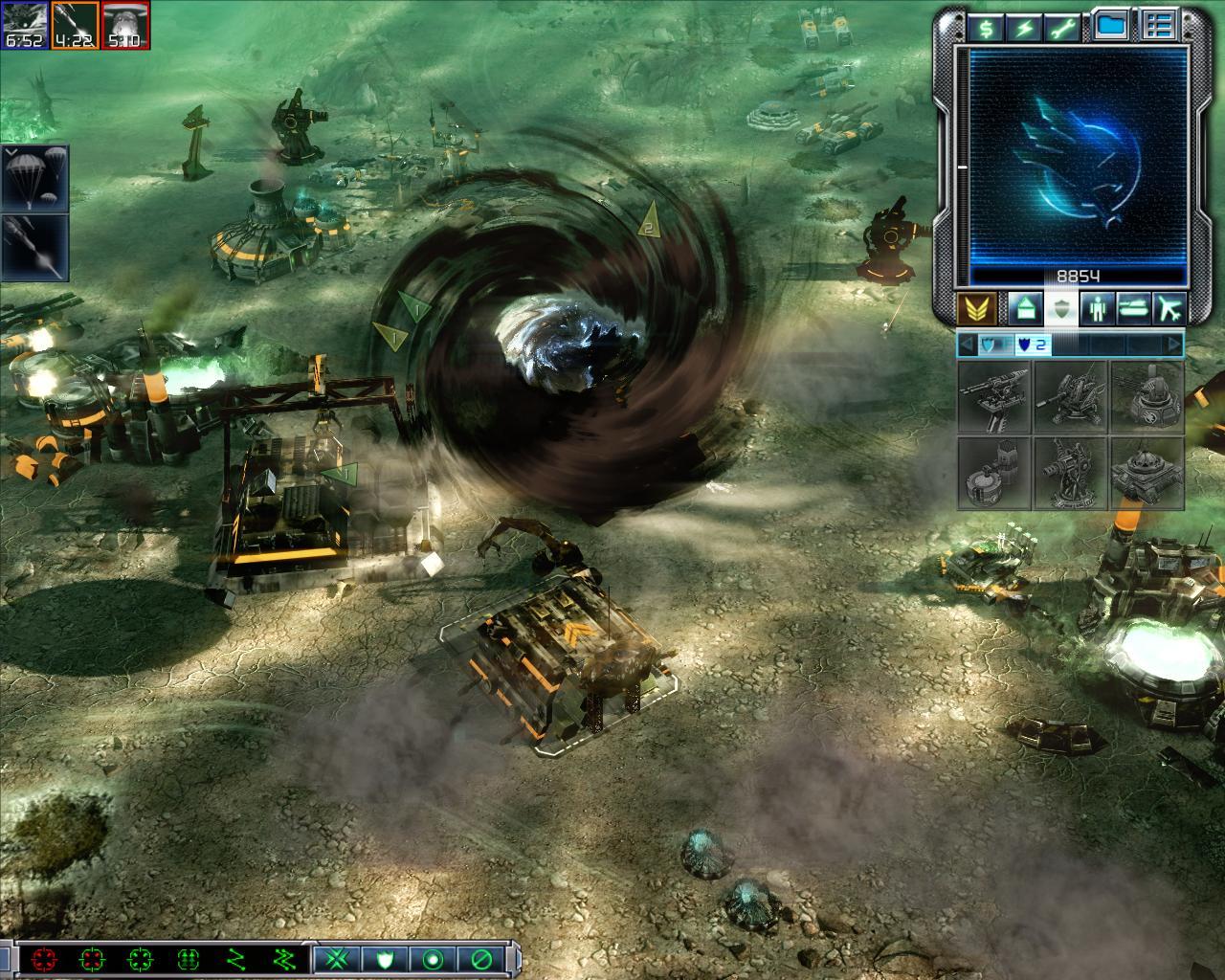This screenshot has width=1225, height=980.
Task: Switch to the production structures tab
Action: pos(1023,308)
